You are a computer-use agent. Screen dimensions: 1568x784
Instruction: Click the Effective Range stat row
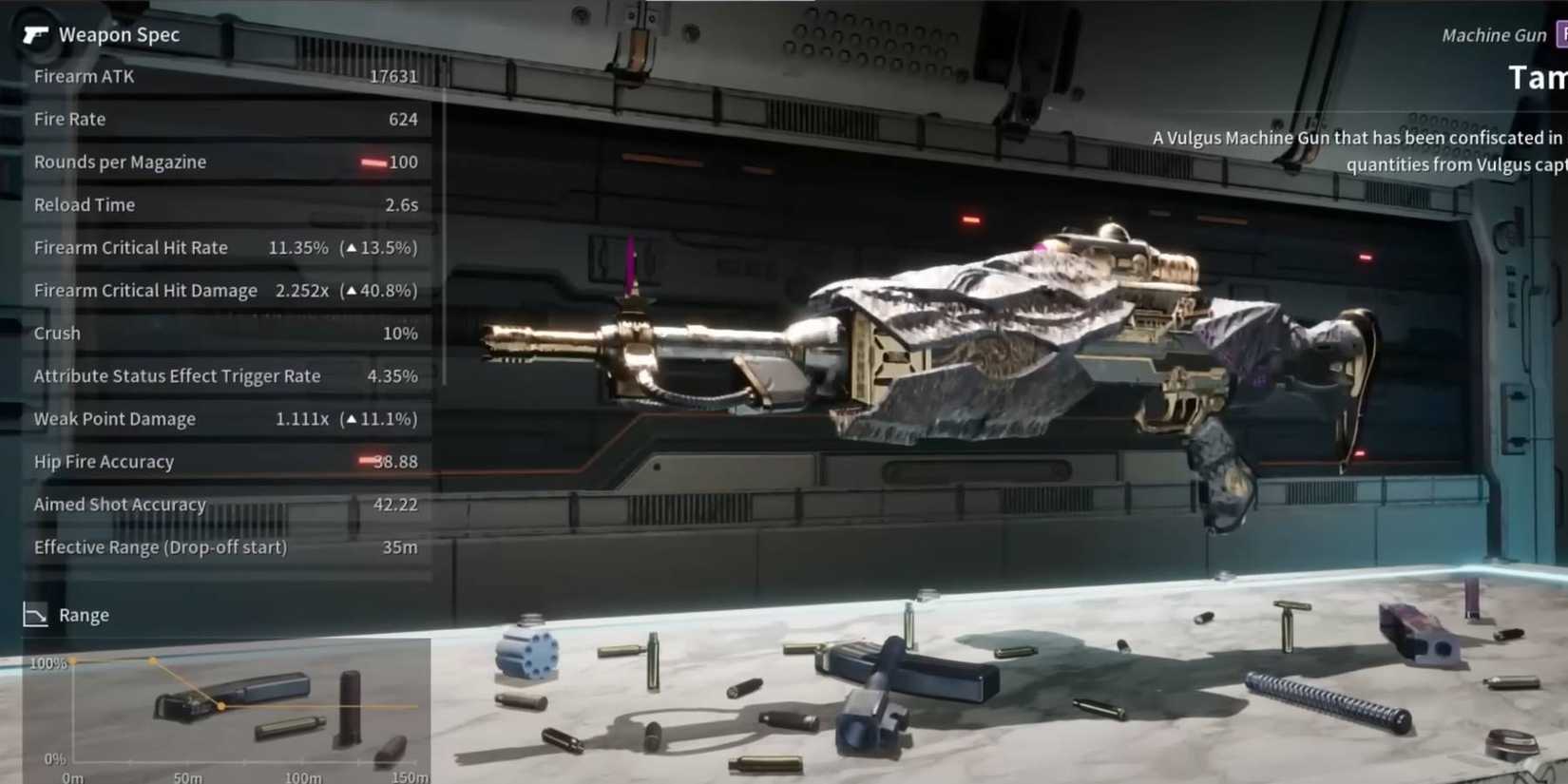click(225, 546)
